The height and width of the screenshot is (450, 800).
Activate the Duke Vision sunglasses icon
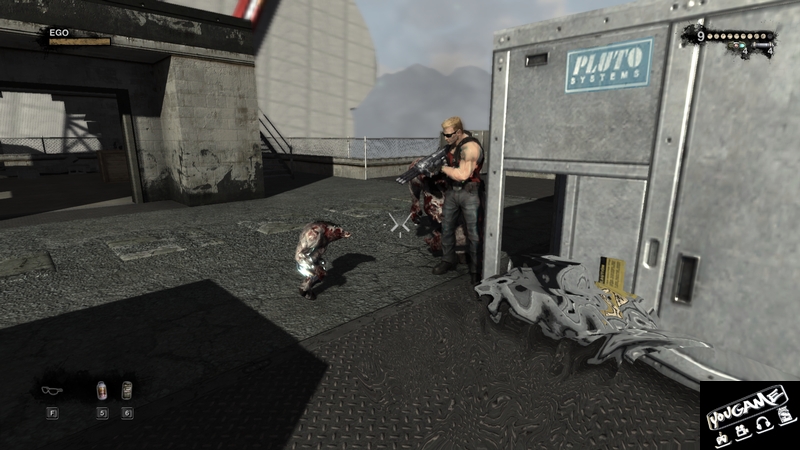click(x=52, y=390)
